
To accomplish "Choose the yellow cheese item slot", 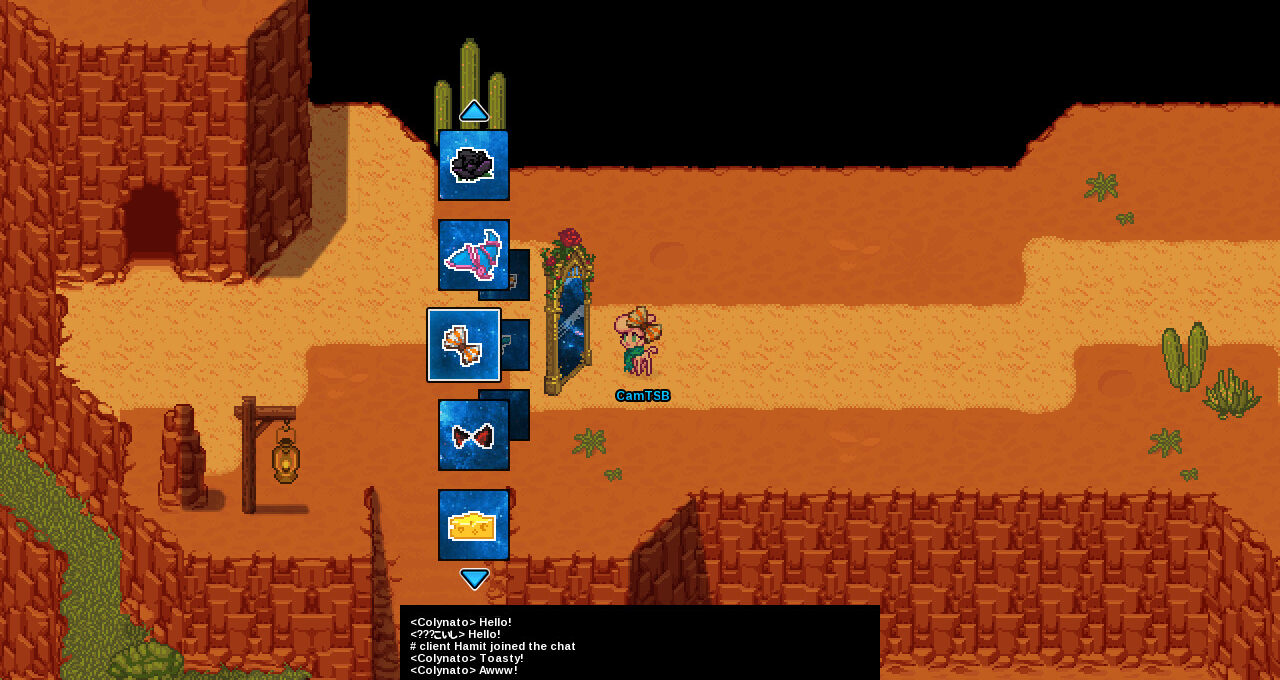I will [474, 525].
